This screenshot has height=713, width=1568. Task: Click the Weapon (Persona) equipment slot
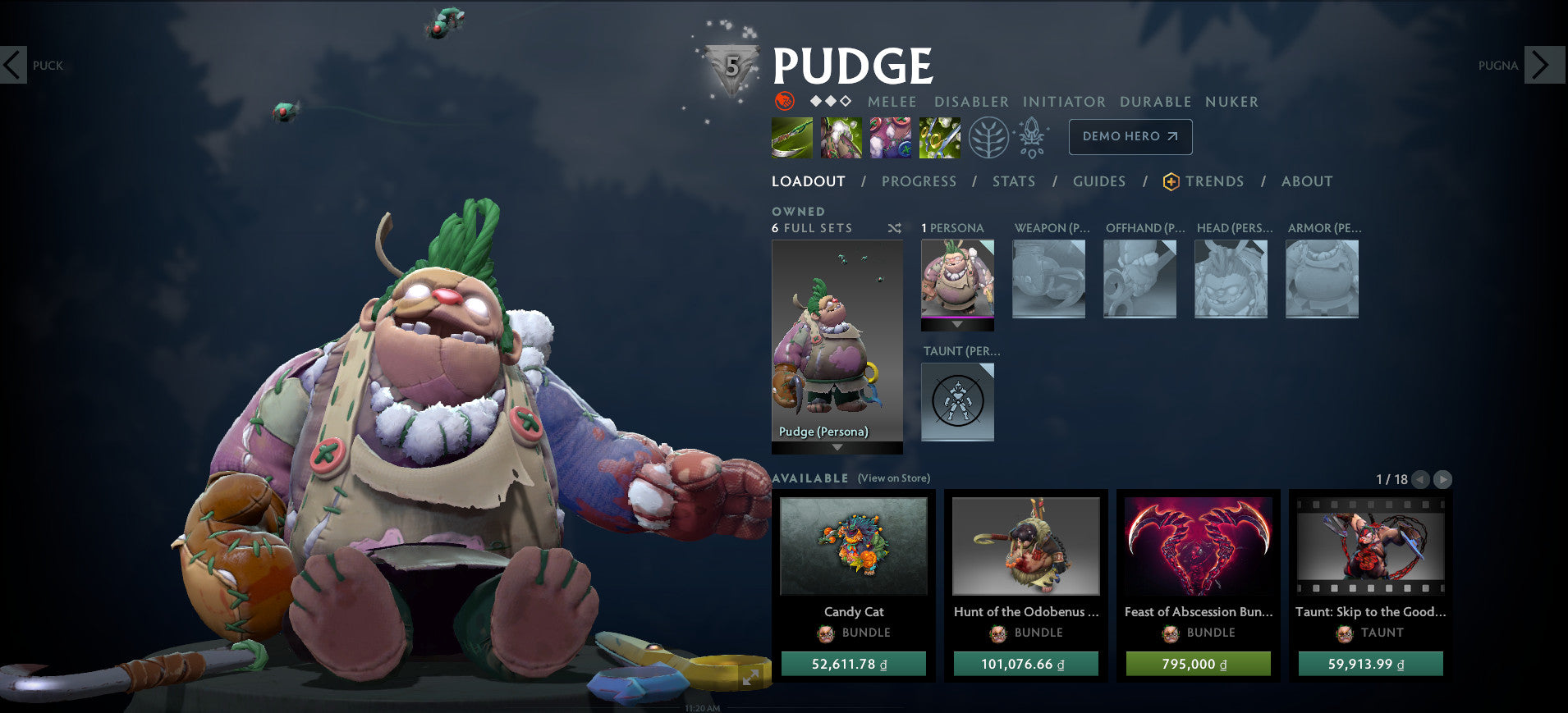[1048, 279]
